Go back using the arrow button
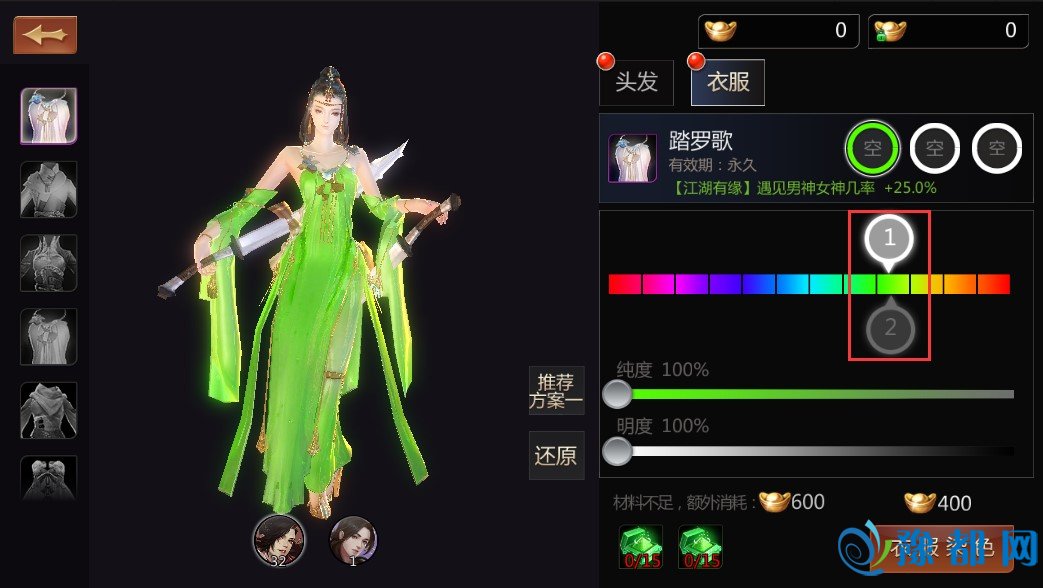The height and width of the screenshot is (588, 1043). click(x=45, y=35)
